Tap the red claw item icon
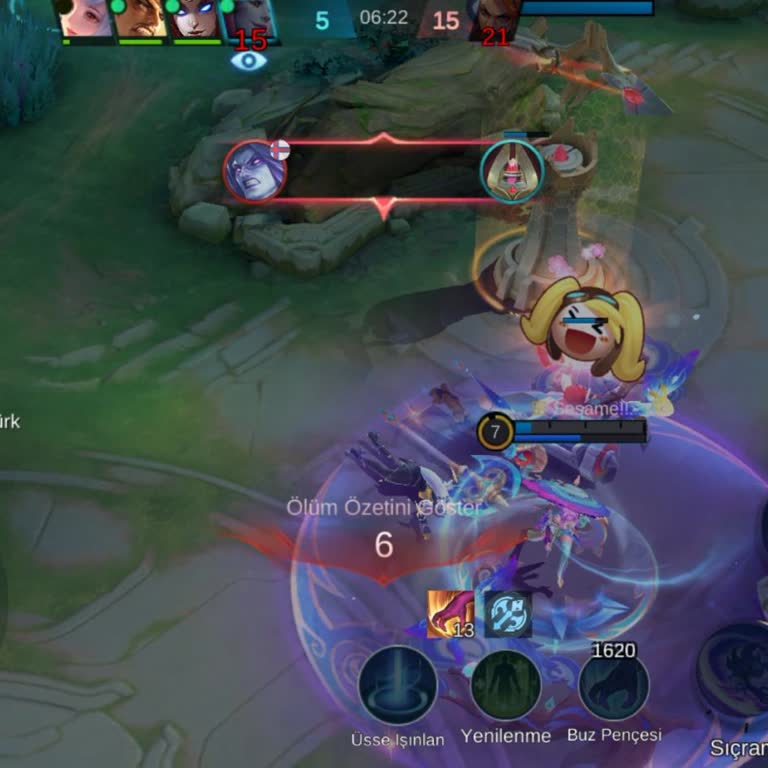Viewport: 768px width, 768px height. coord(450,613)
